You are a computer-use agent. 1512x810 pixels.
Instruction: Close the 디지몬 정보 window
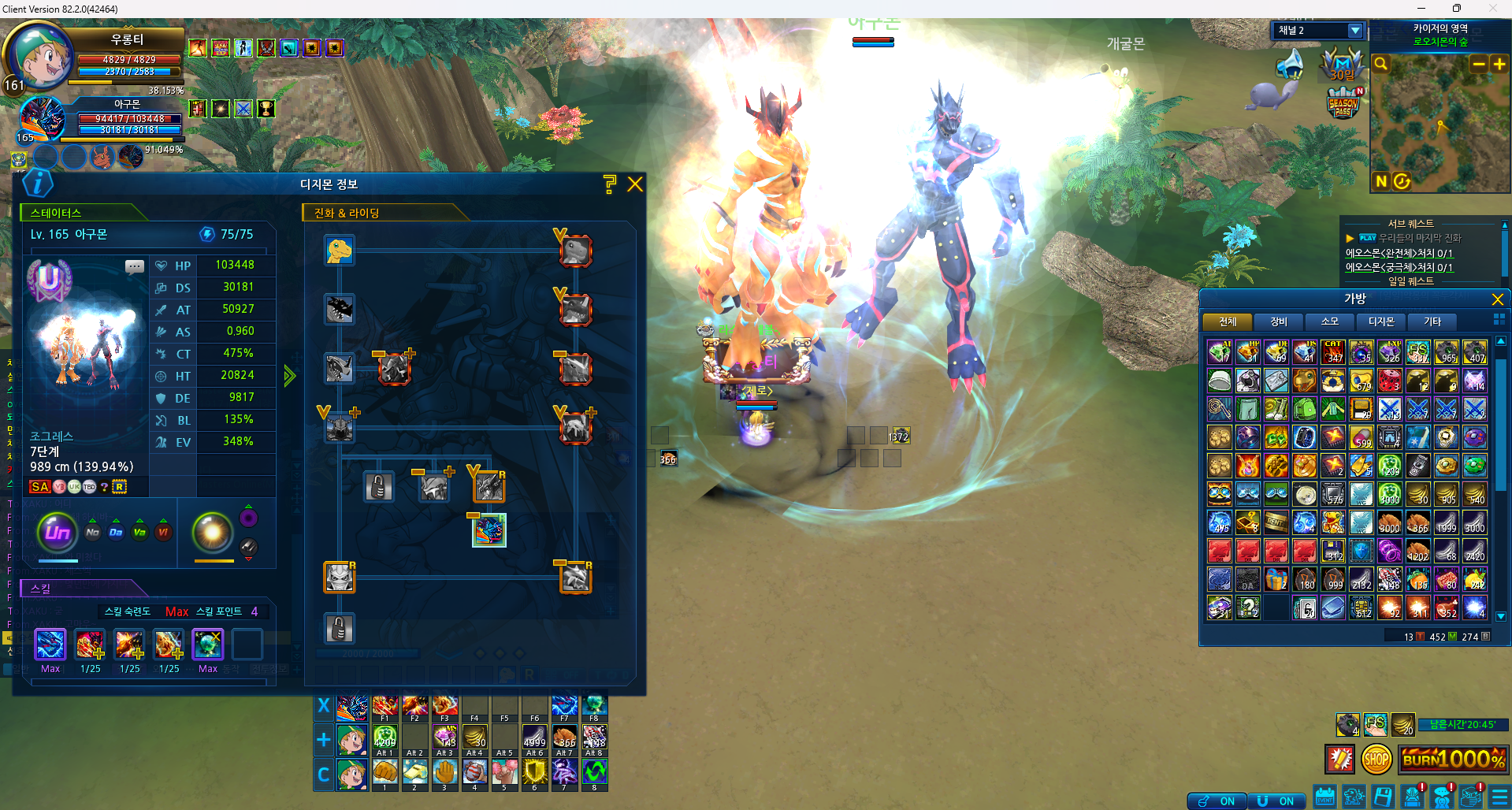[635, 184]
